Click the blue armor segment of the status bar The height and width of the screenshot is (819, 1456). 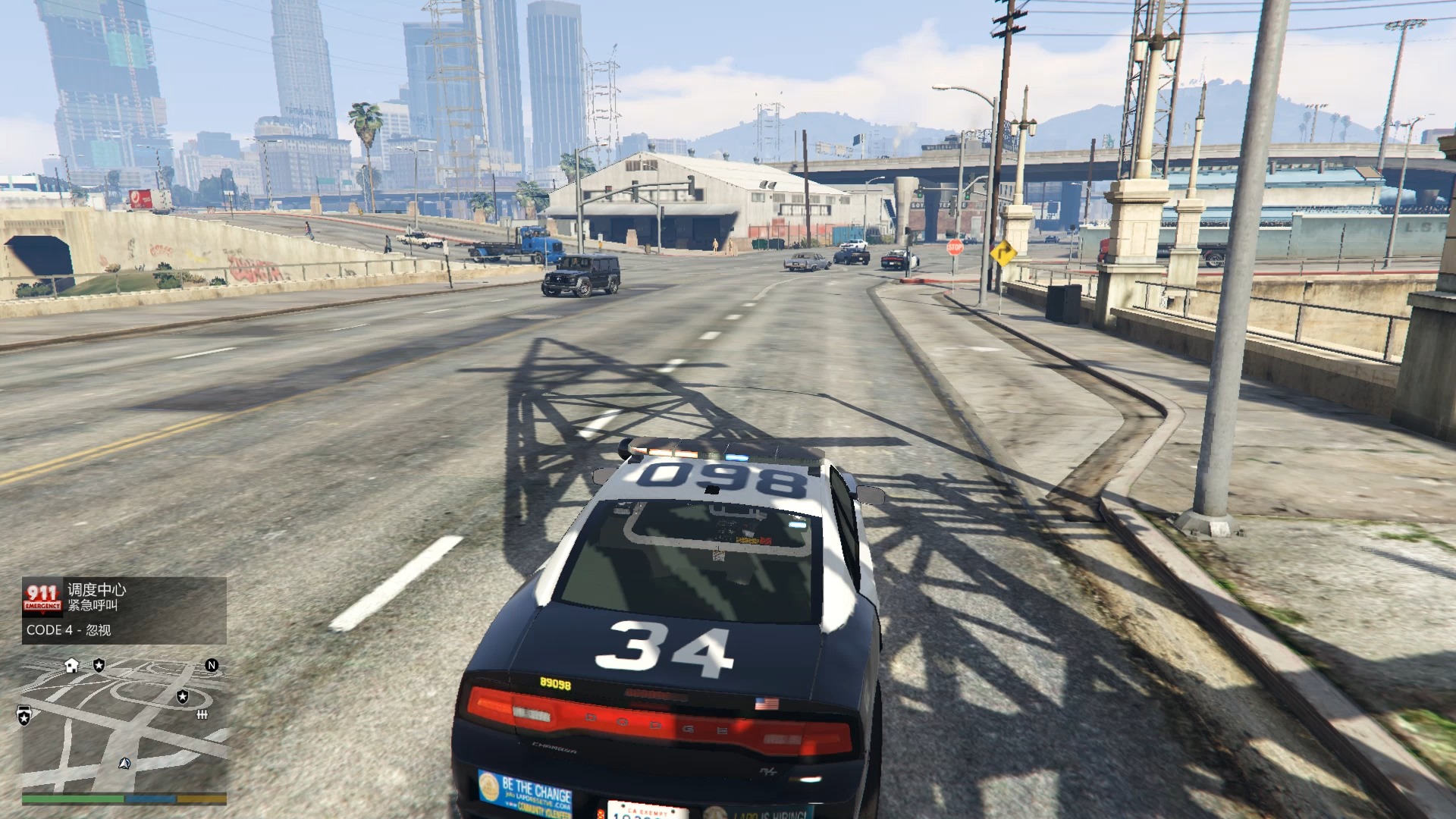pyautogui.click(x=150, y=799)
